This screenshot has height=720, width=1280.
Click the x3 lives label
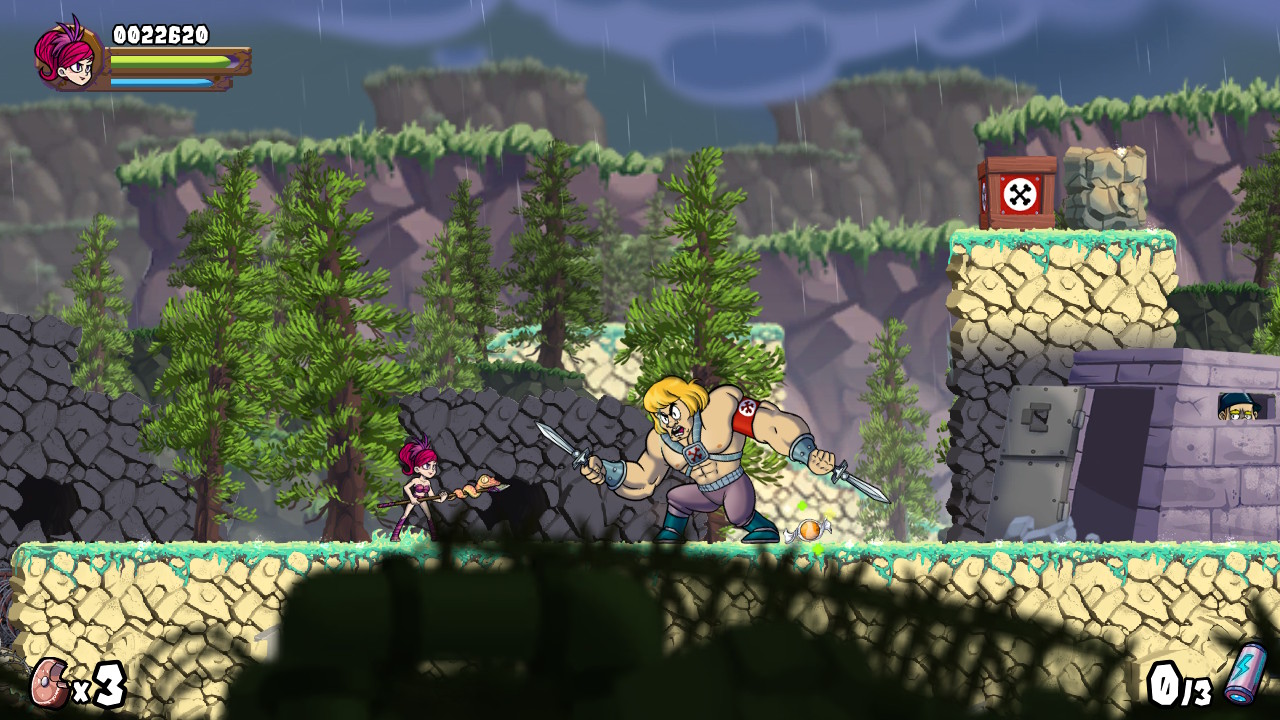click(97, 687)
